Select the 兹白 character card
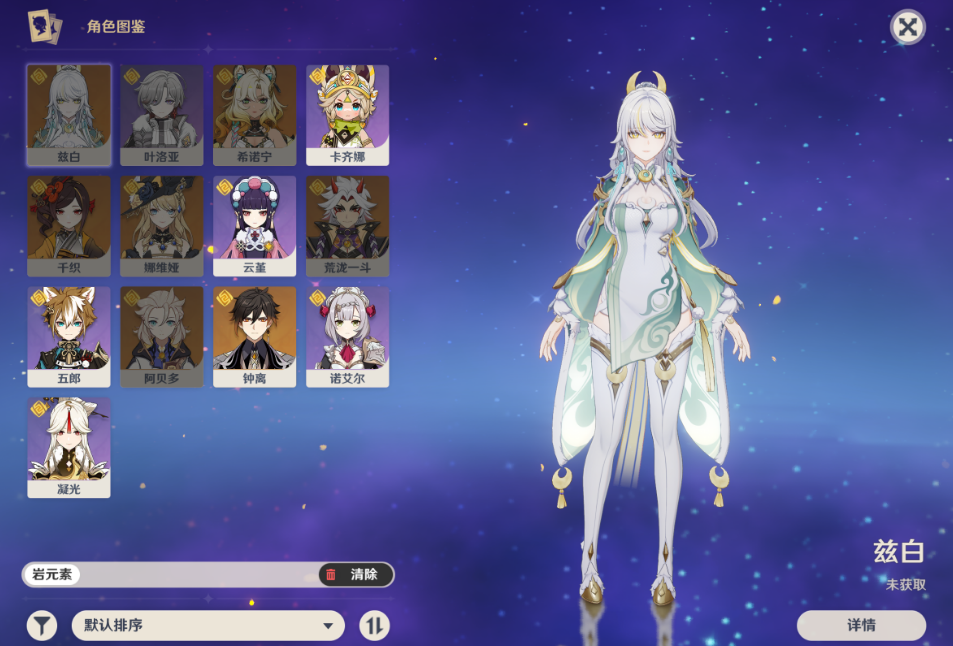This screenshot has width=953, height=646. 69,114
